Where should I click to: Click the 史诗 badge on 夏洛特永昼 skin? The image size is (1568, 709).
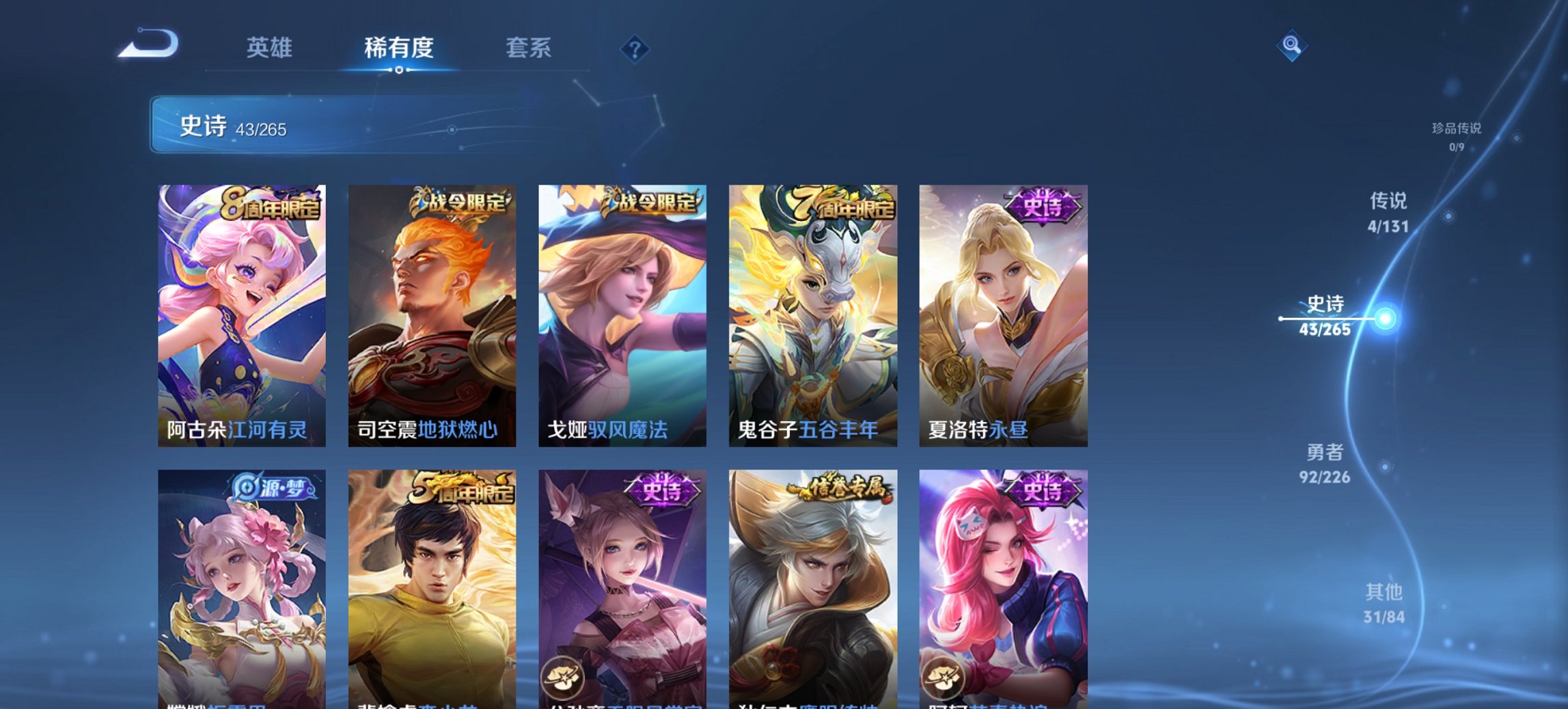(x=1041, y=202)
